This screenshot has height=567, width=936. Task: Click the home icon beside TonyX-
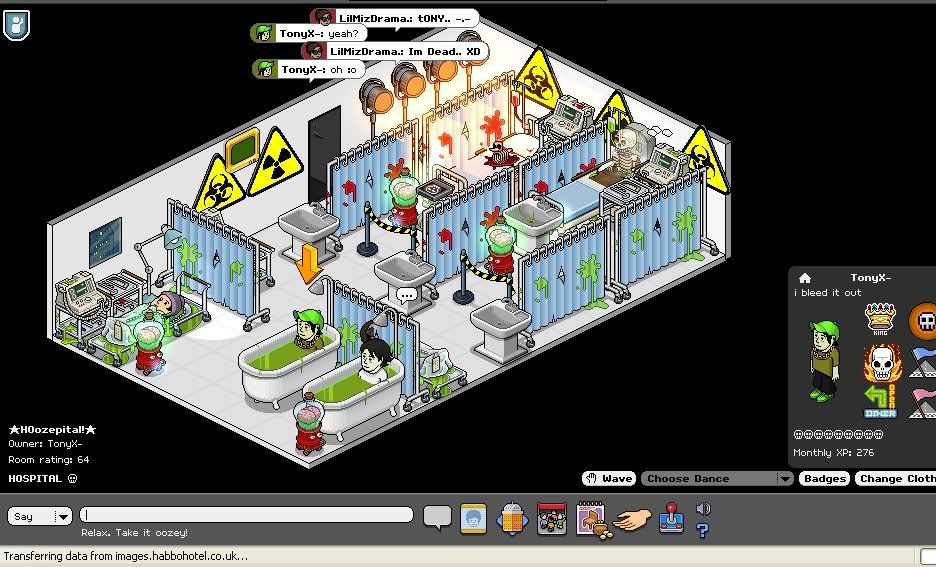tap(805, 278)
